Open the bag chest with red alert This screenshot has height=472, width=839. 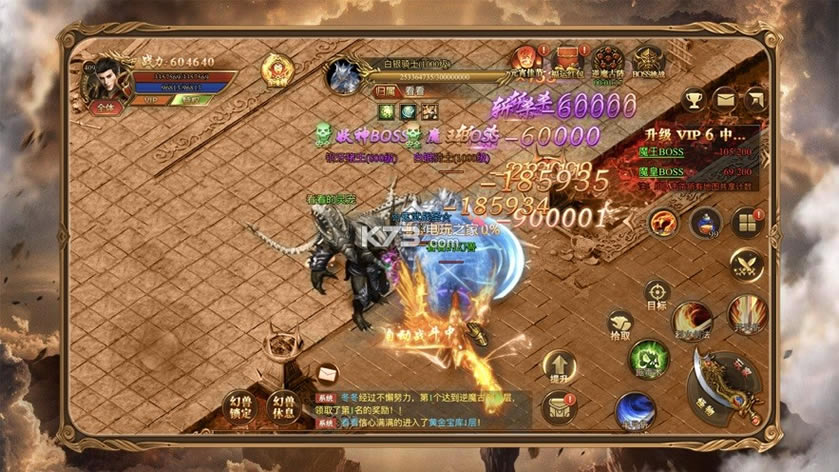coord(559,406)
